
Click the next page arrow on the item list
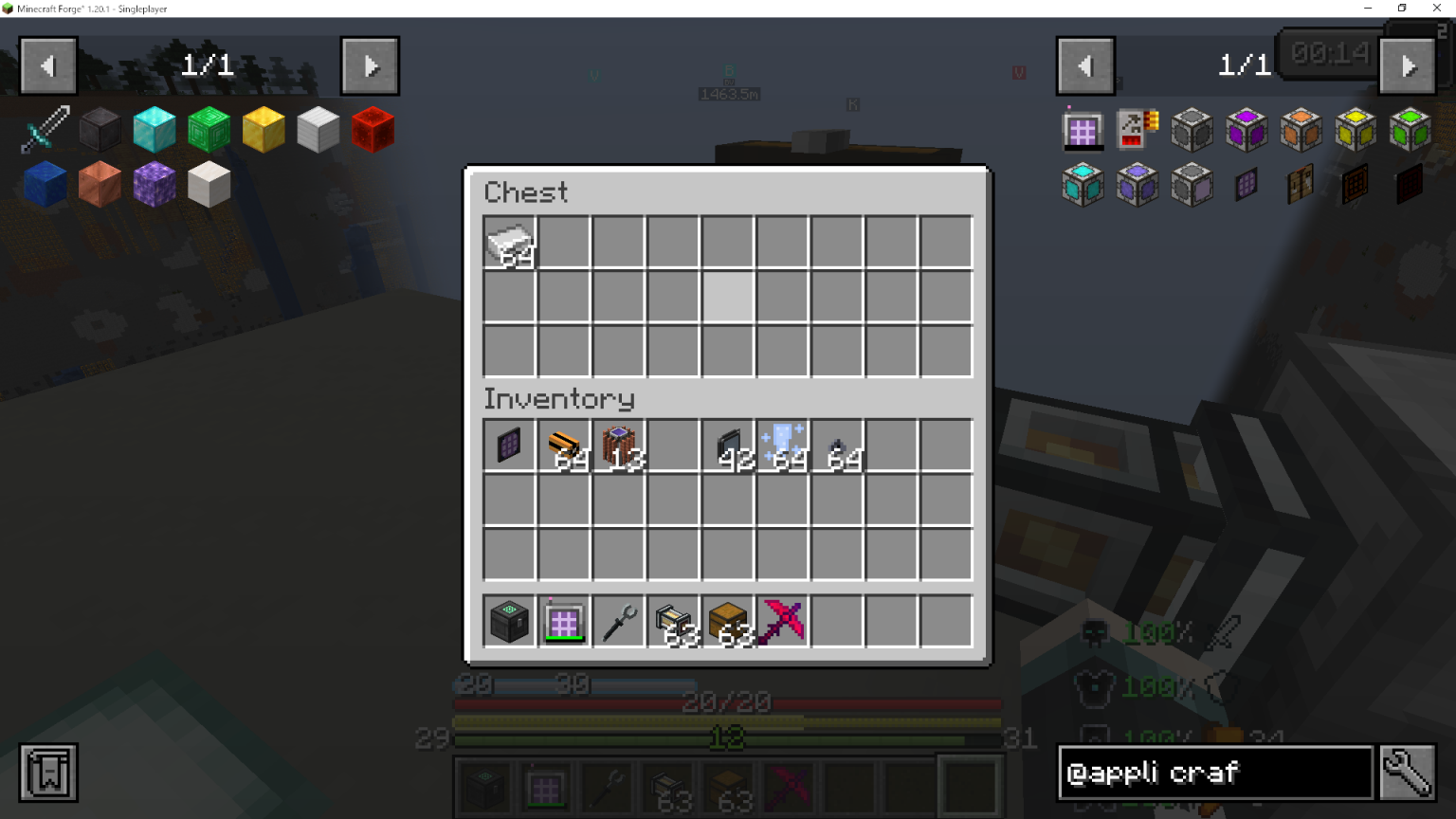pos(1408,64)
